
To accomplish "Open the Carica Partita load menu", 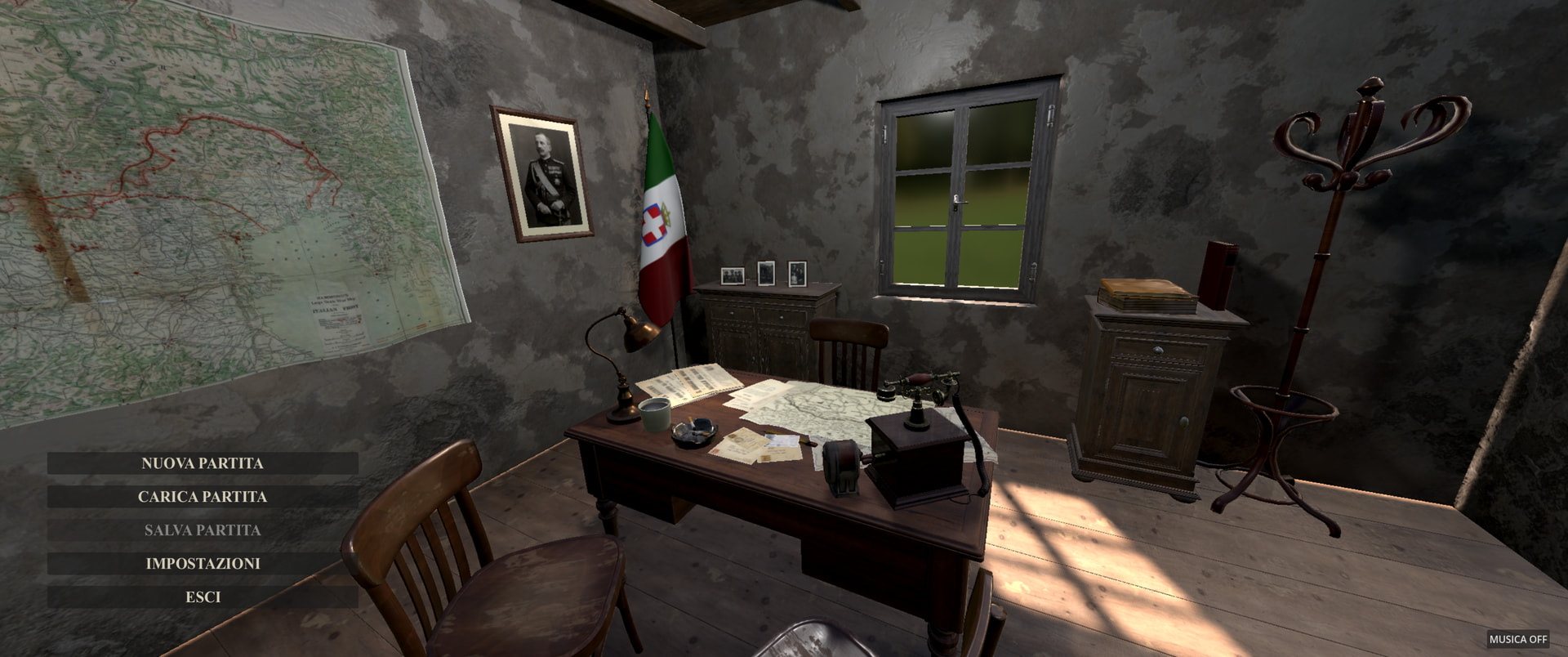I will pos(203,497).
